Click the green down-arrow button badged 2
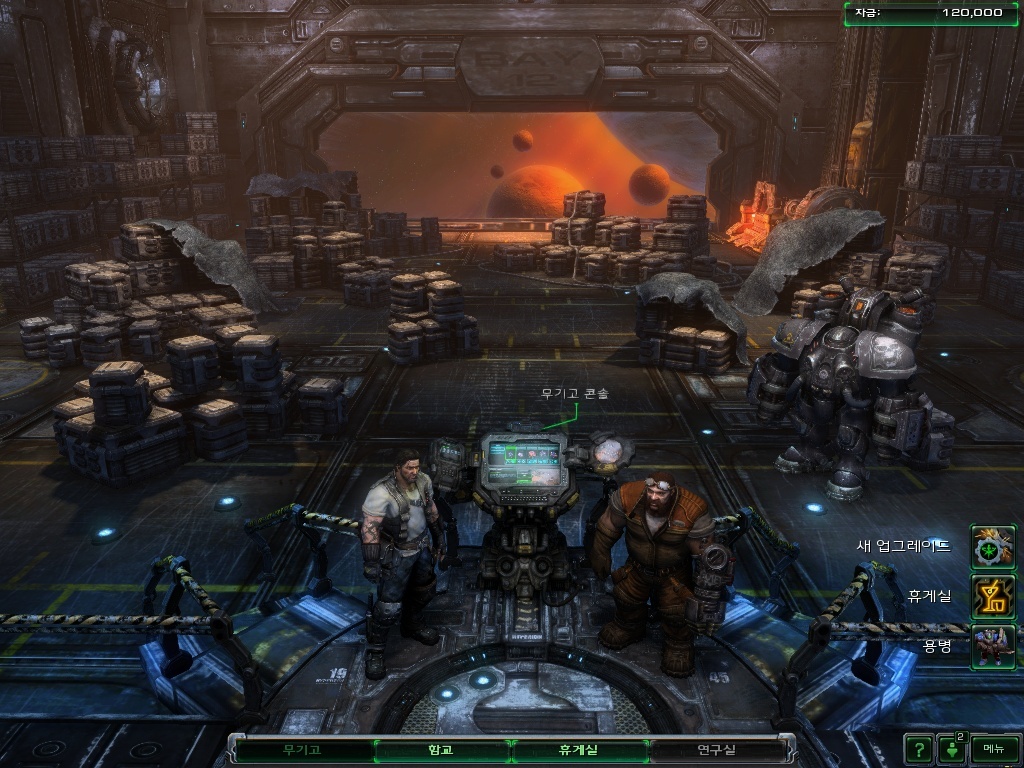This screenshot has height=768, width=1024. 951,748
